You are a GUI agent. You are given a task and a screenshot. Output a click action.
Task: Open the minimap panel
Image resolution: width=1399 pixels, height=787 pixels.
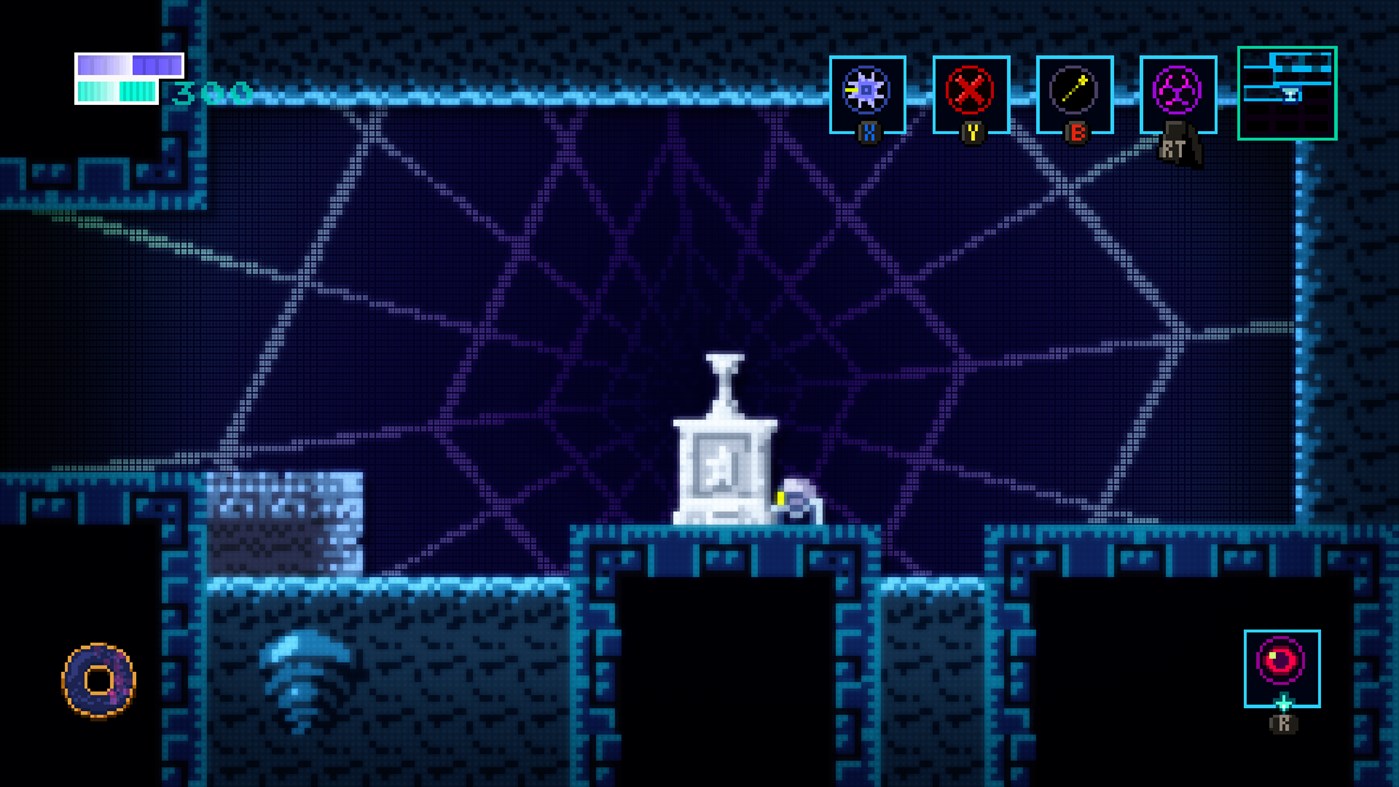coord(1287,93)
